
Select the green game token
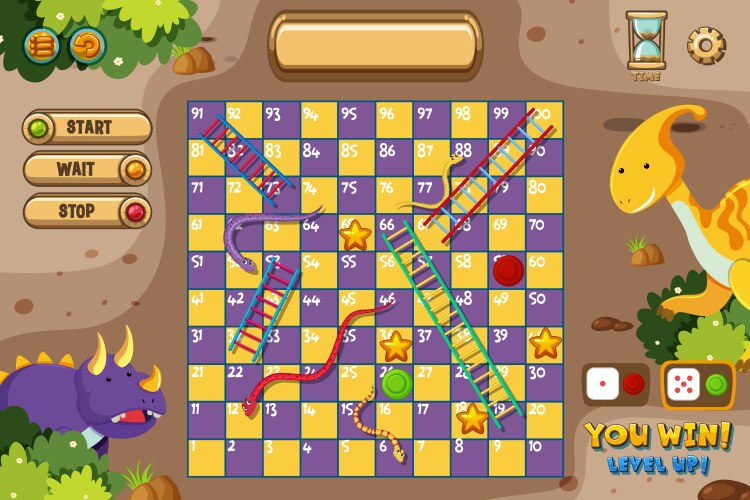click(396, 383)
